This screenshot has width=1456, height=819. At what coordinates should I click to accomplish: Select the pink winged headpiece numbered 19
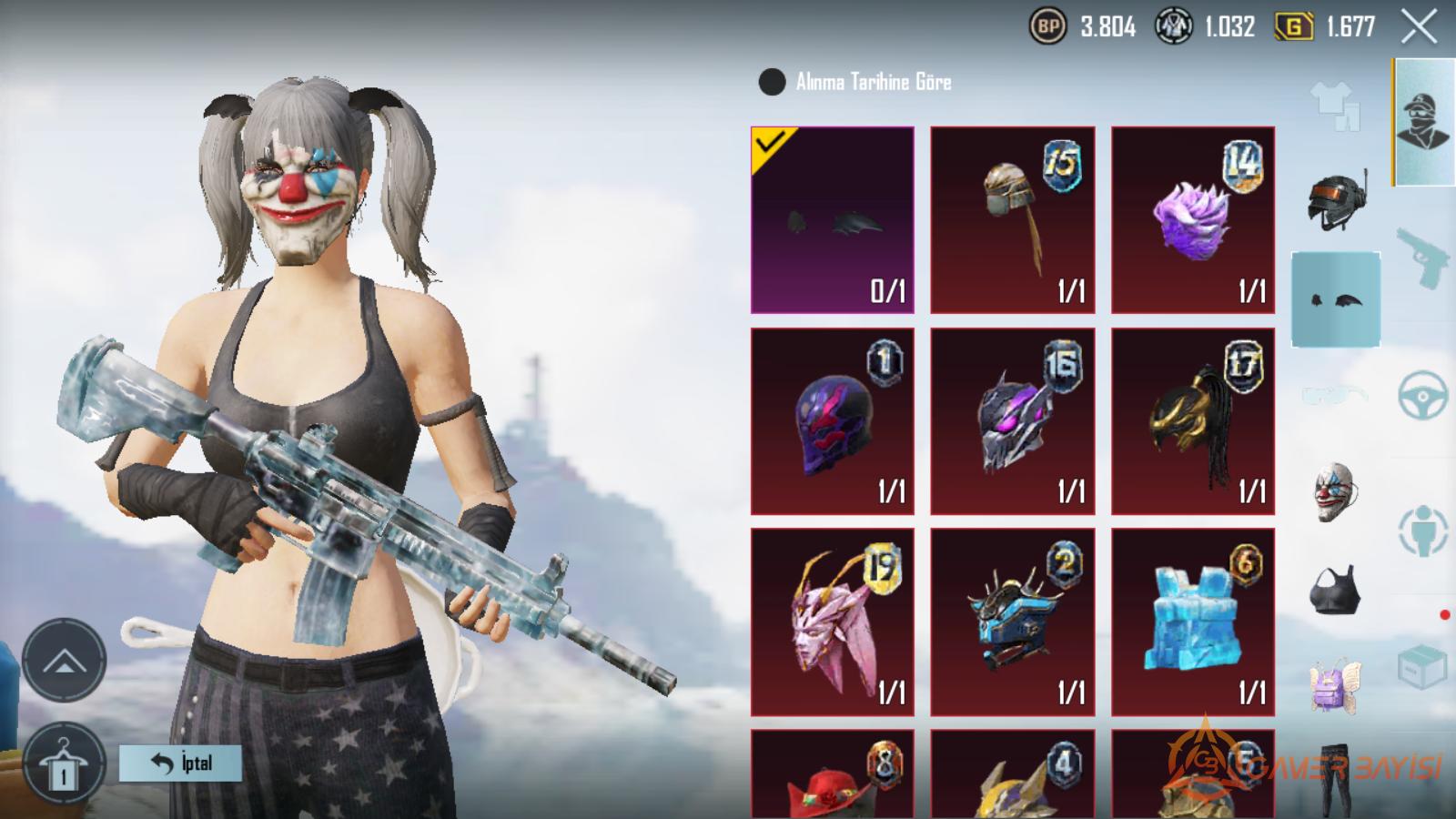[x=832, y=622]
